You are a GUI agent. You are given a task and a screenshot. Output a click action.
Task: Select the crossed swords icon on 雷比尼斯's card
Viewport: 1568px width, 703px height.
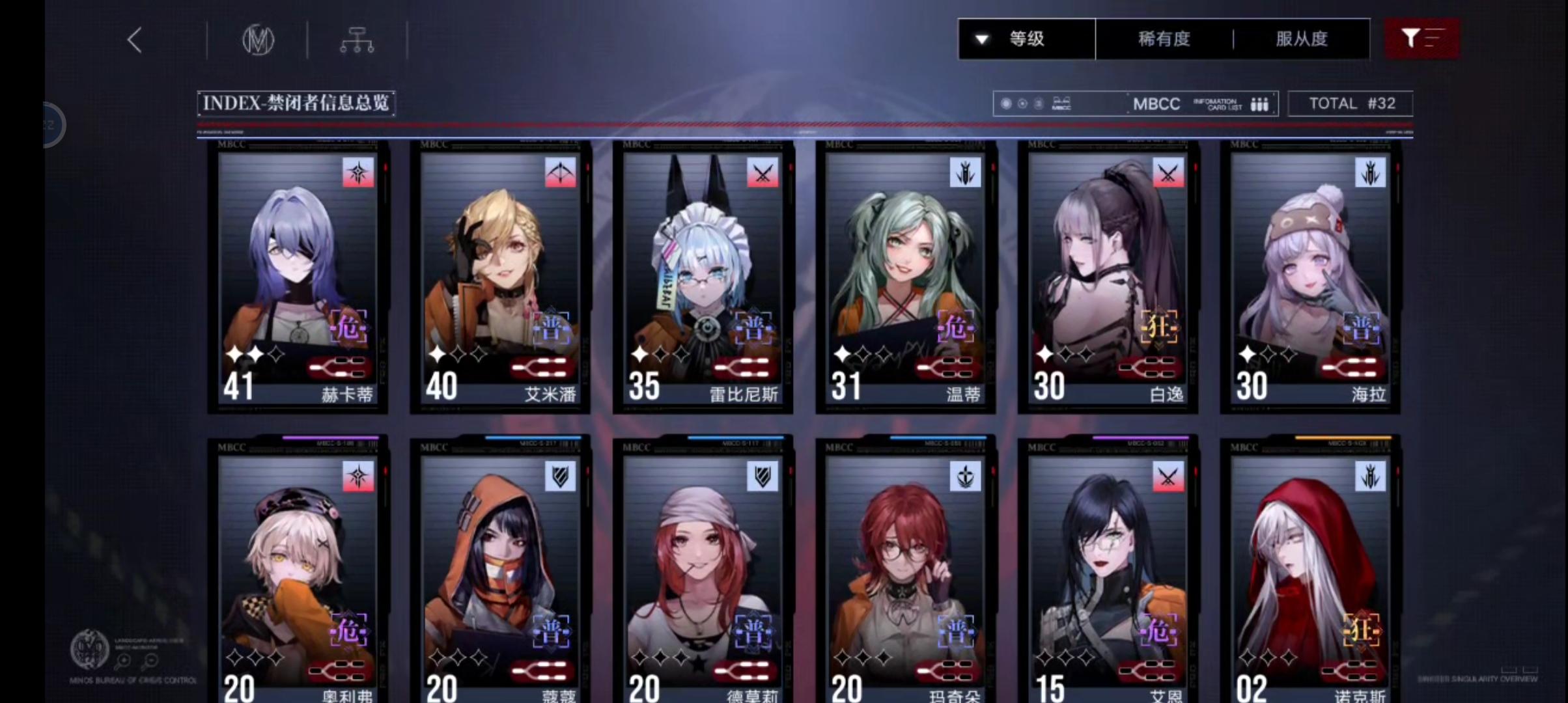(x=763, y=173)
